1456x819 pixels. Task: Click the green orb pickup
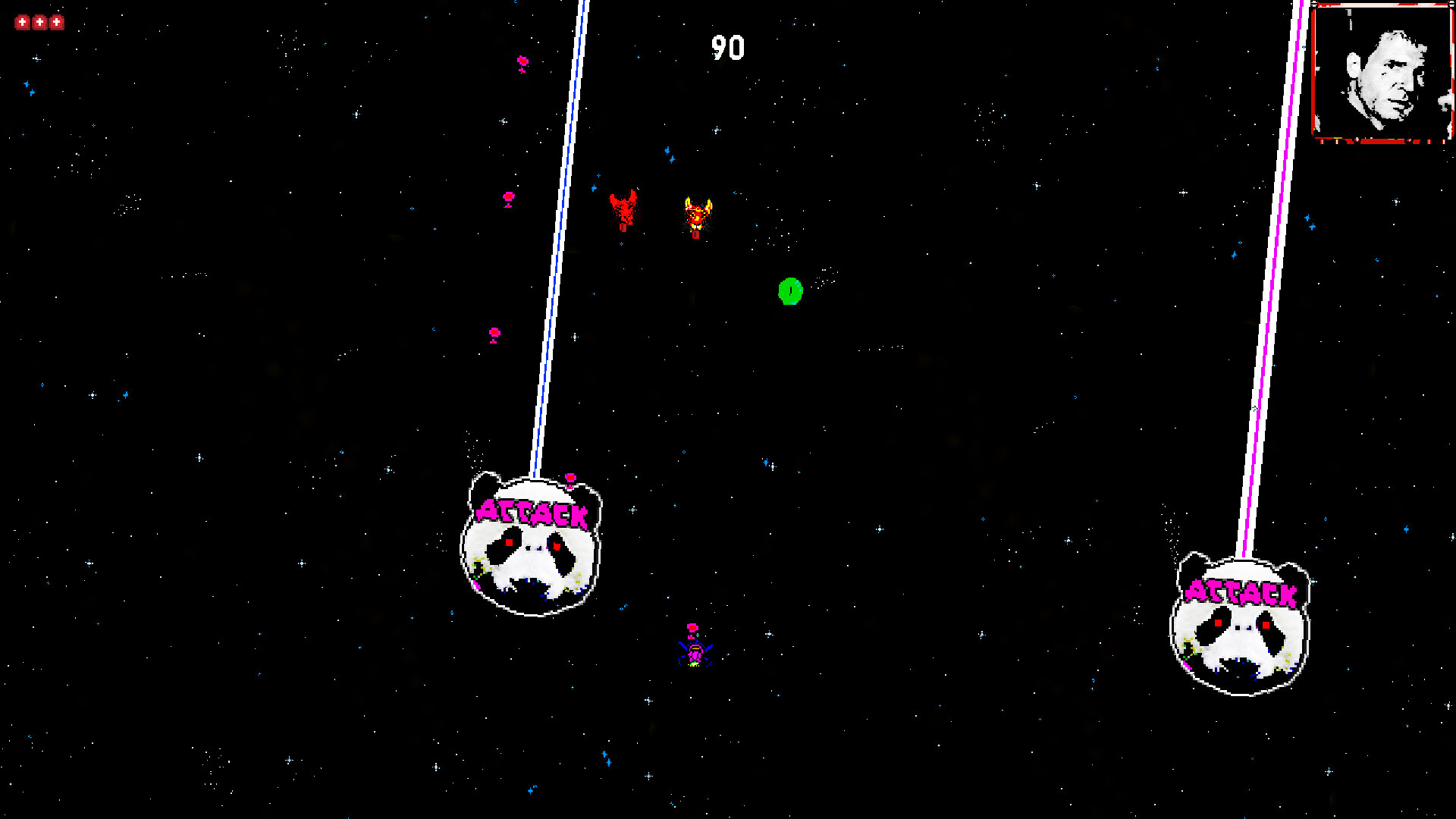pos(789,292)
